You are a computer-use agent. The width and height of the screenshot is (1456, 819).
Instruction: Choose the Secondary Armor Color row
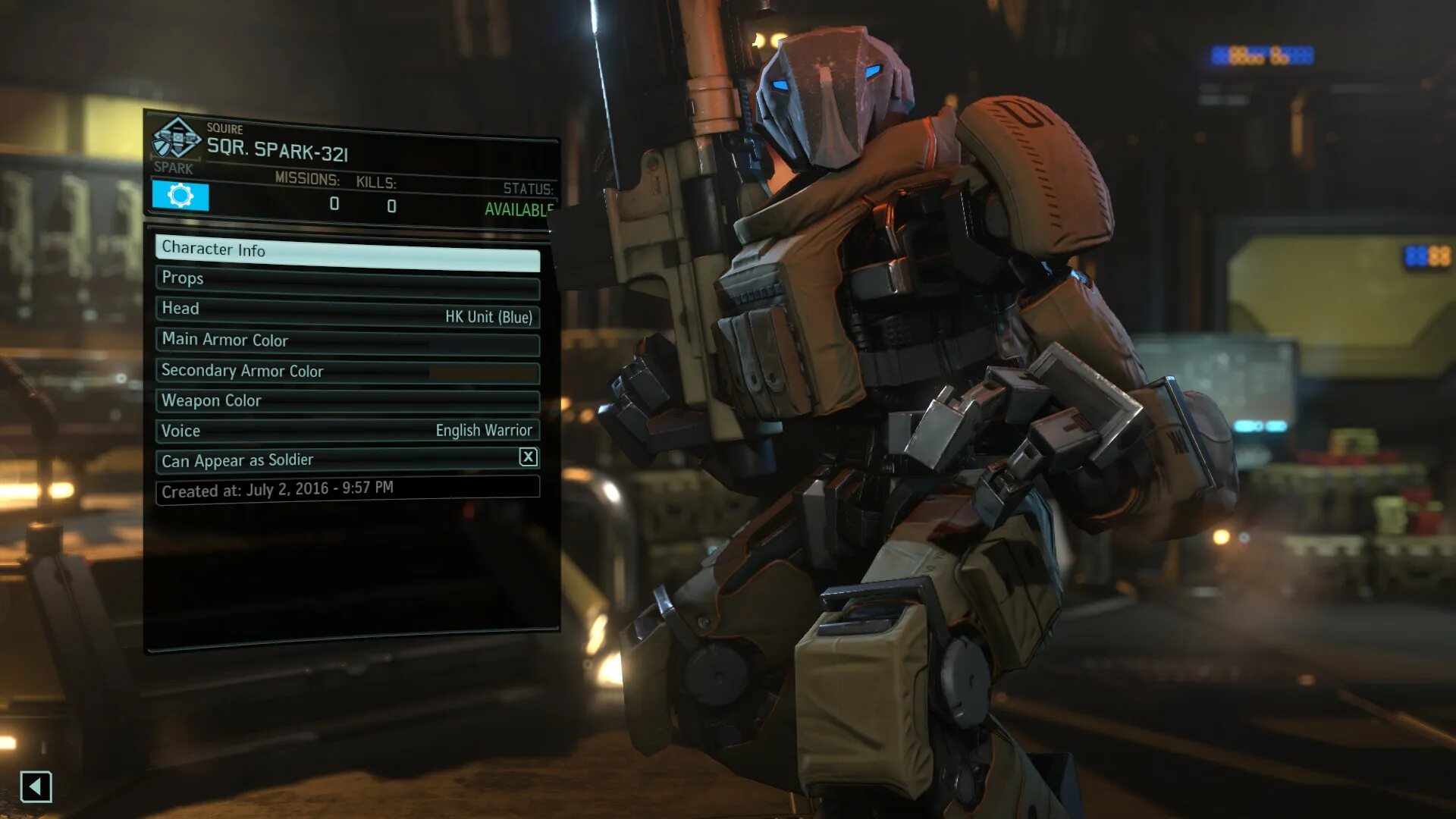coord(347,371)
